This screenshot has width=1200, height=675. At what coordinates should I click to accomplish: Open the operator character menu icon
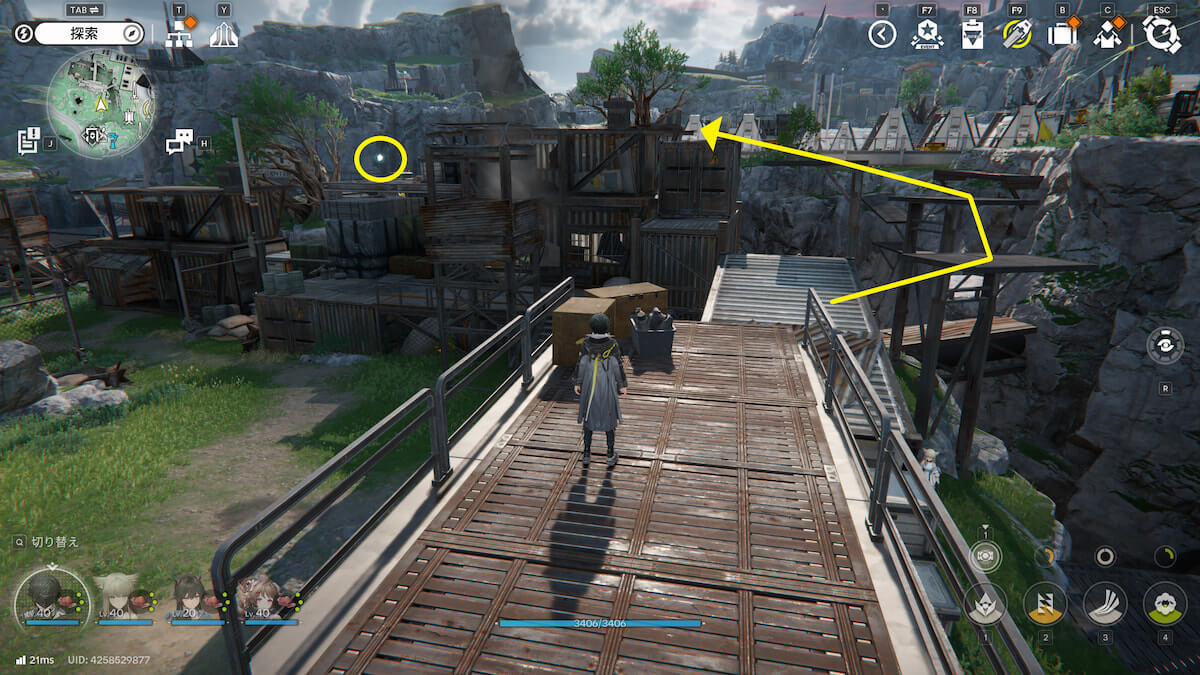click(x=1107, y=35)
